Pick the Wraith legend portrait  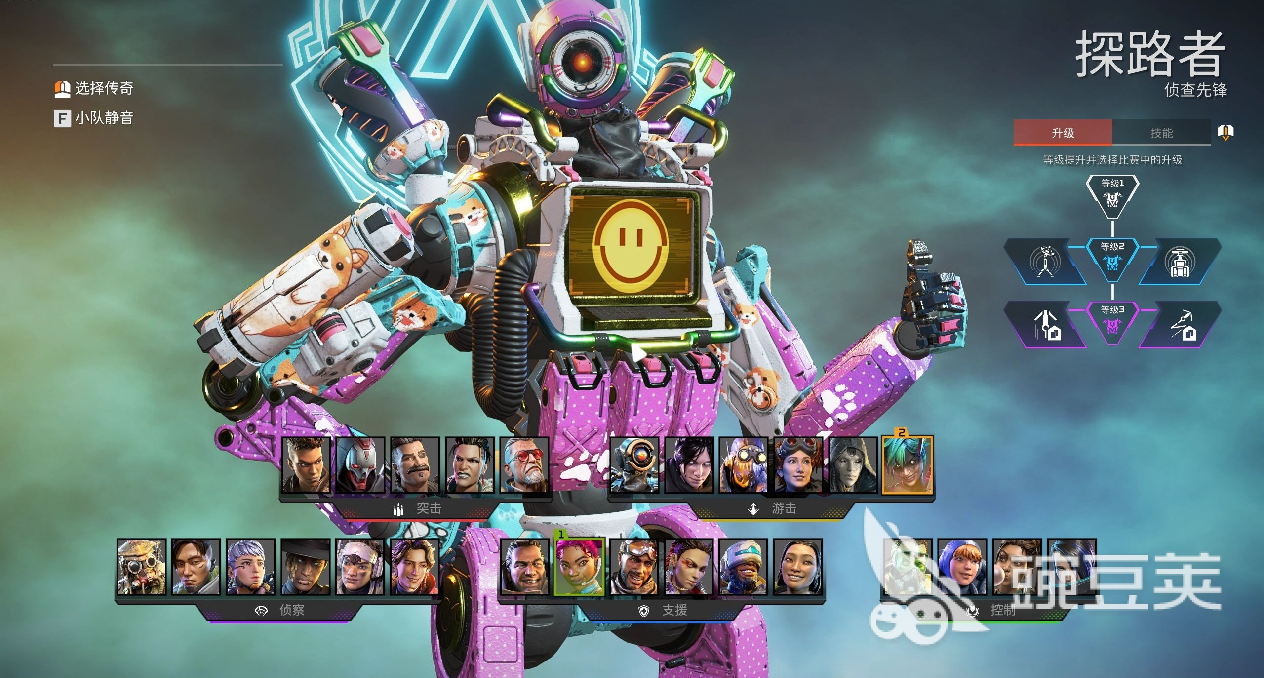pyautogui.click(x=689, y=465)
